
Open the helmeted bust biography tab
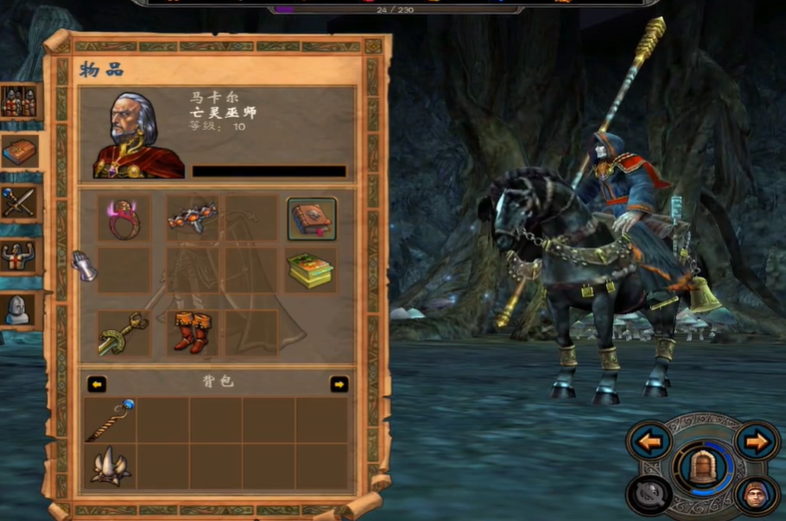18,309
